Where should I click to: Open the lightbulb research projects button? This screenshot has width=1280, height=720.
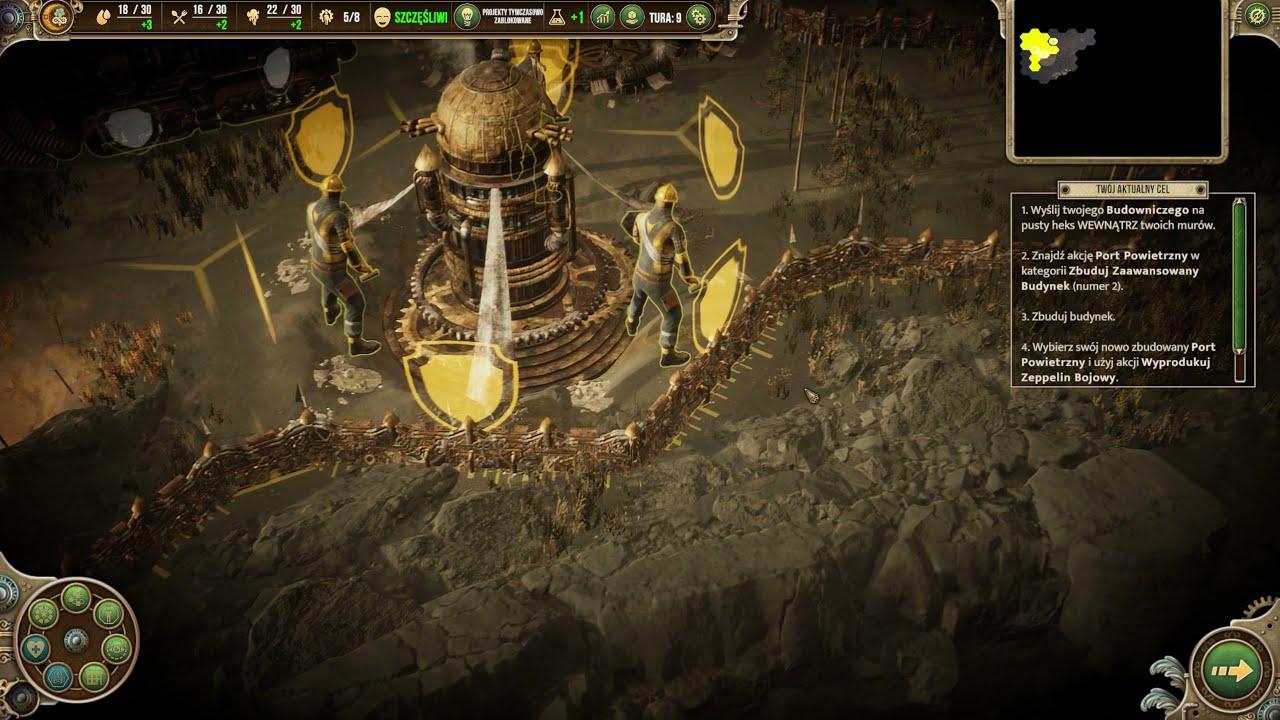click(x=467, y=16)
